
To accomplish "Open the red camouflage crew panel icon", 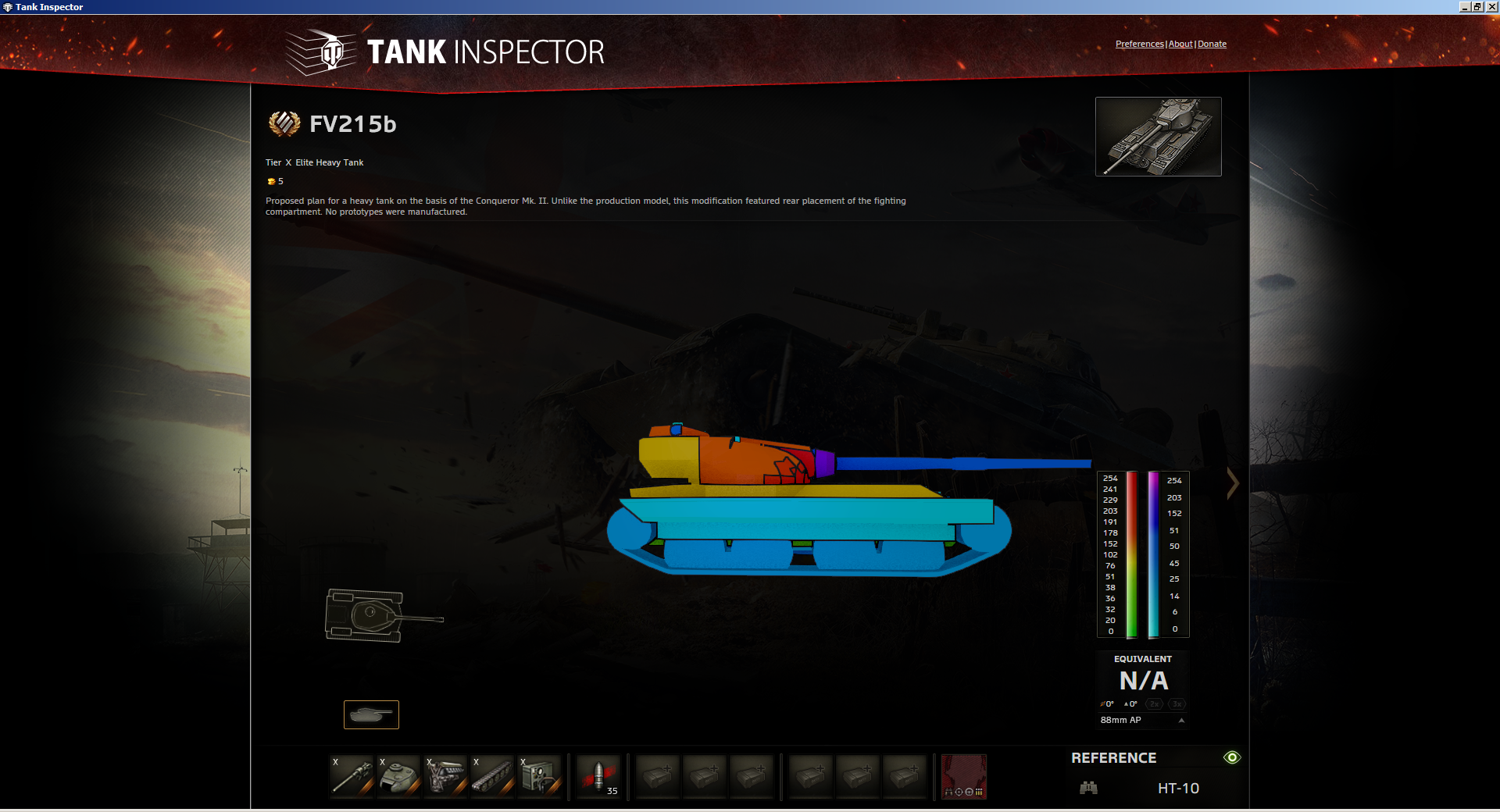I will (963, 776).
